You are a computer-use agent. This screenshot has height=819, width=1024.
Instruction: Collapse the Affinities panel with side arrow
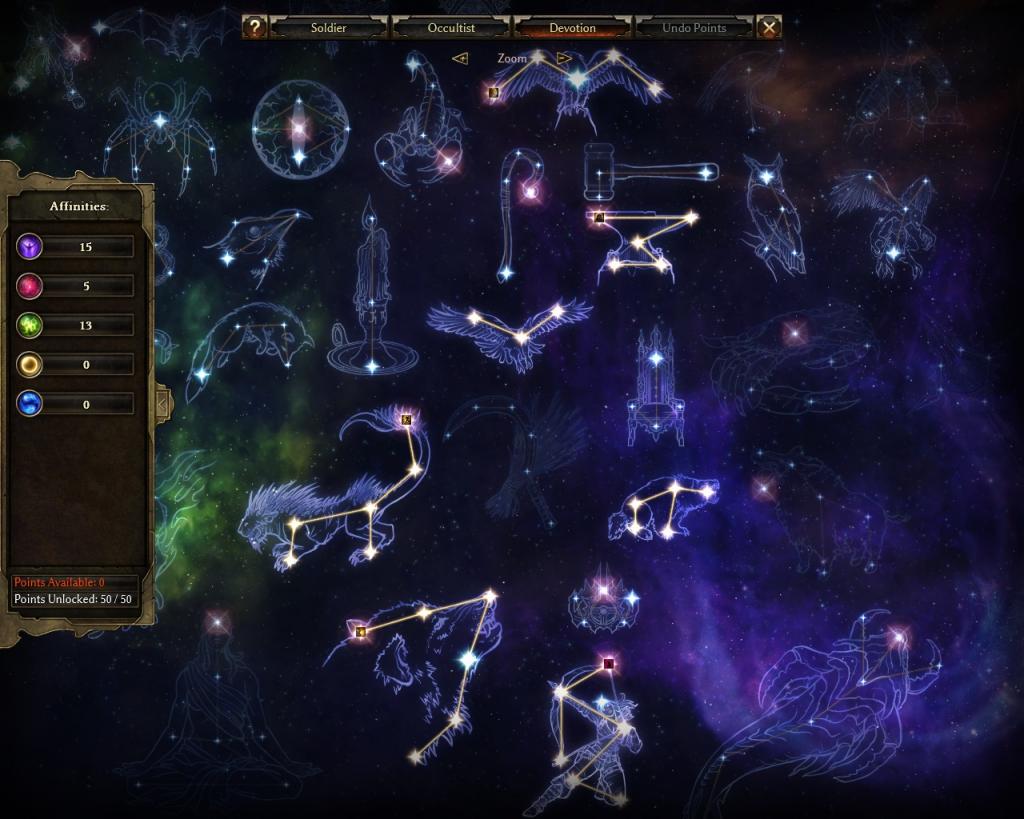pyautogui.click(x=162, y=403)
